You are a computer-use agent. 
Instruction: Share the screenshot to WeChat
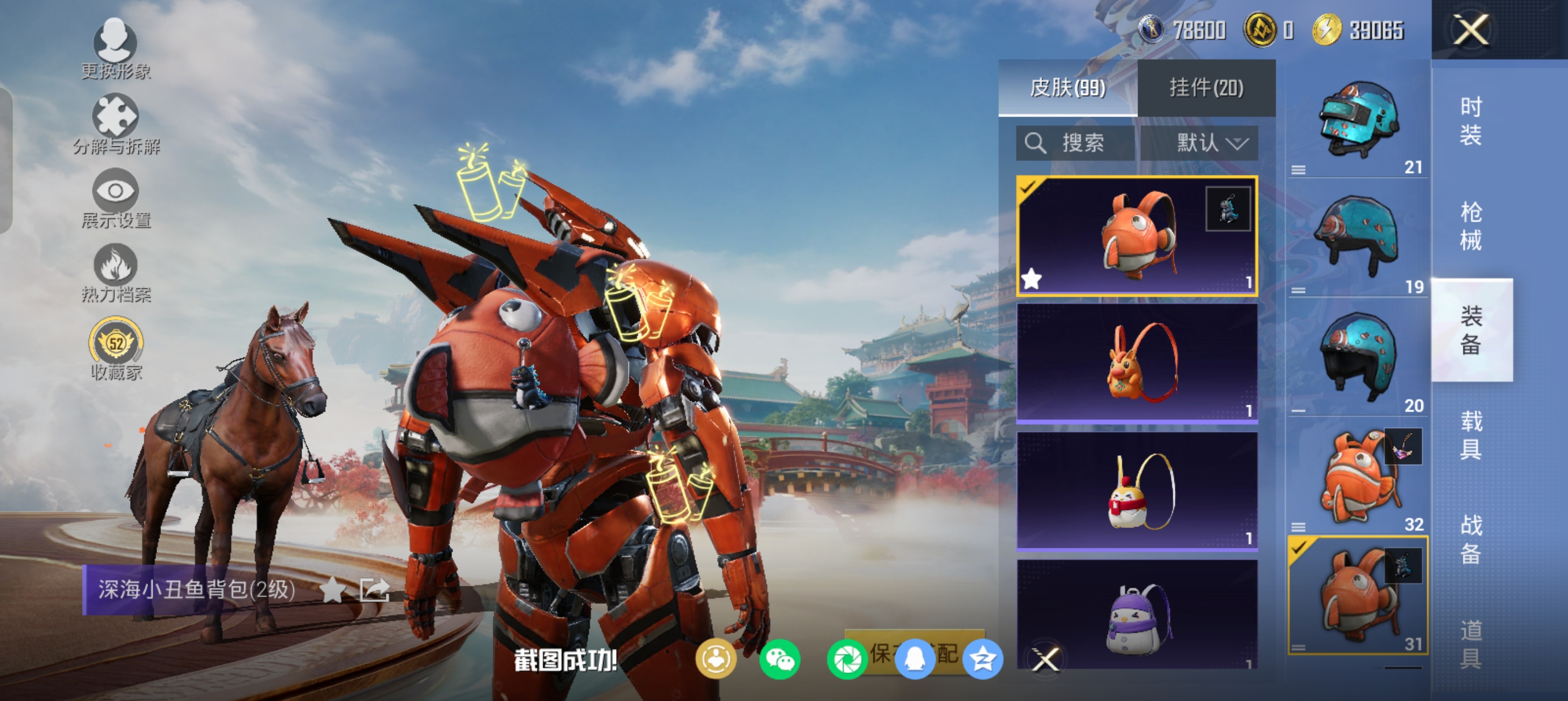(x=779, y=659)
